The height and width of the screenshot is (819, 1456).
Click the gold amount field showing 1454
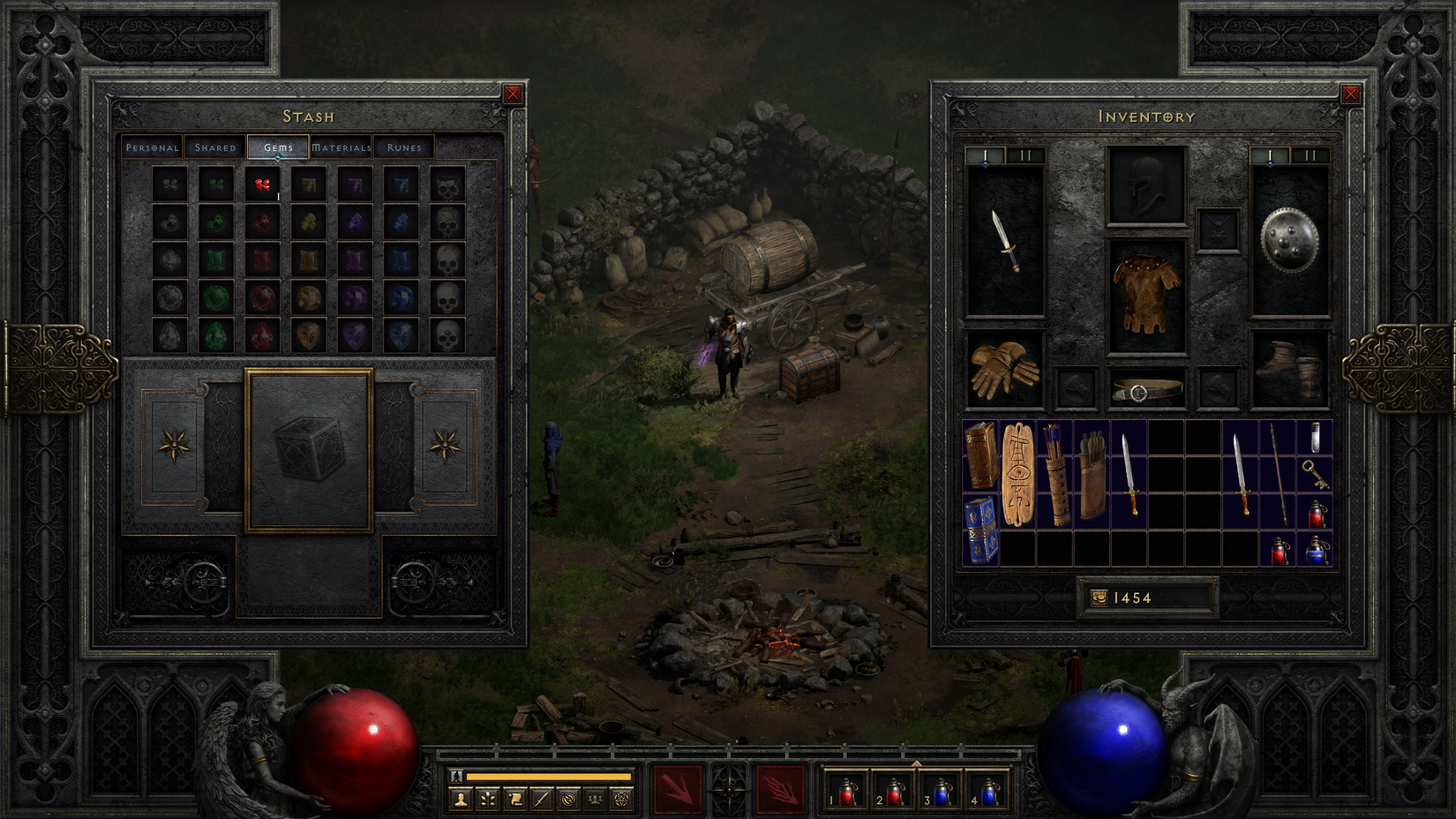(x=1143, y=597)
